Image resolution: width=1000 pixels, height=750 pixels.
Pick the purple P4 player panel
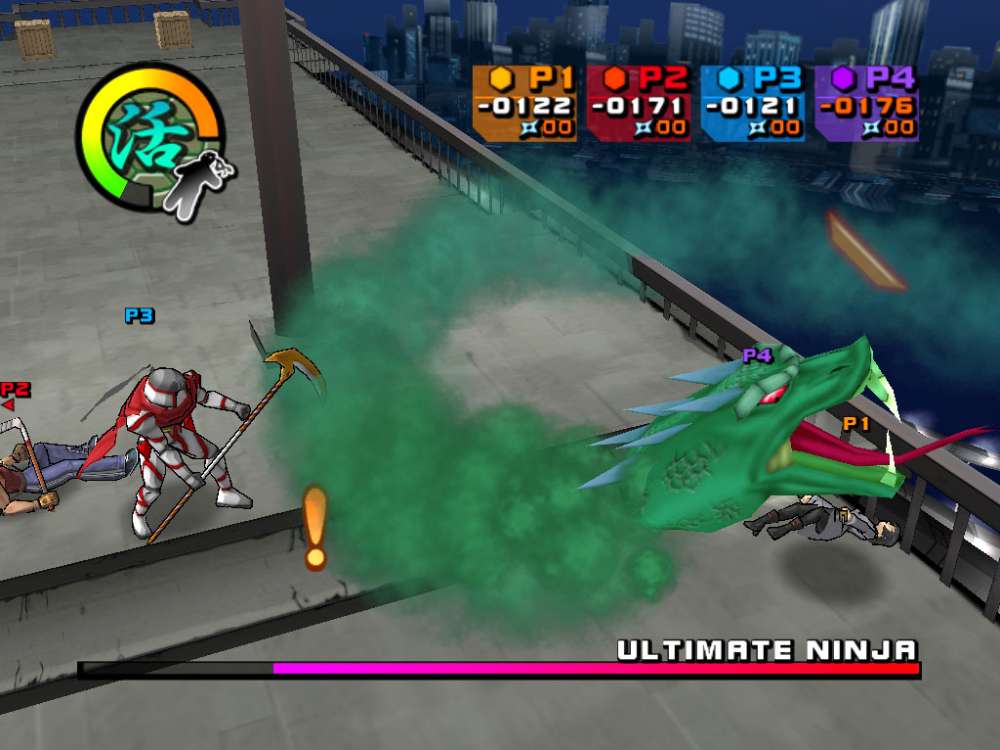(x=866, y=103)
